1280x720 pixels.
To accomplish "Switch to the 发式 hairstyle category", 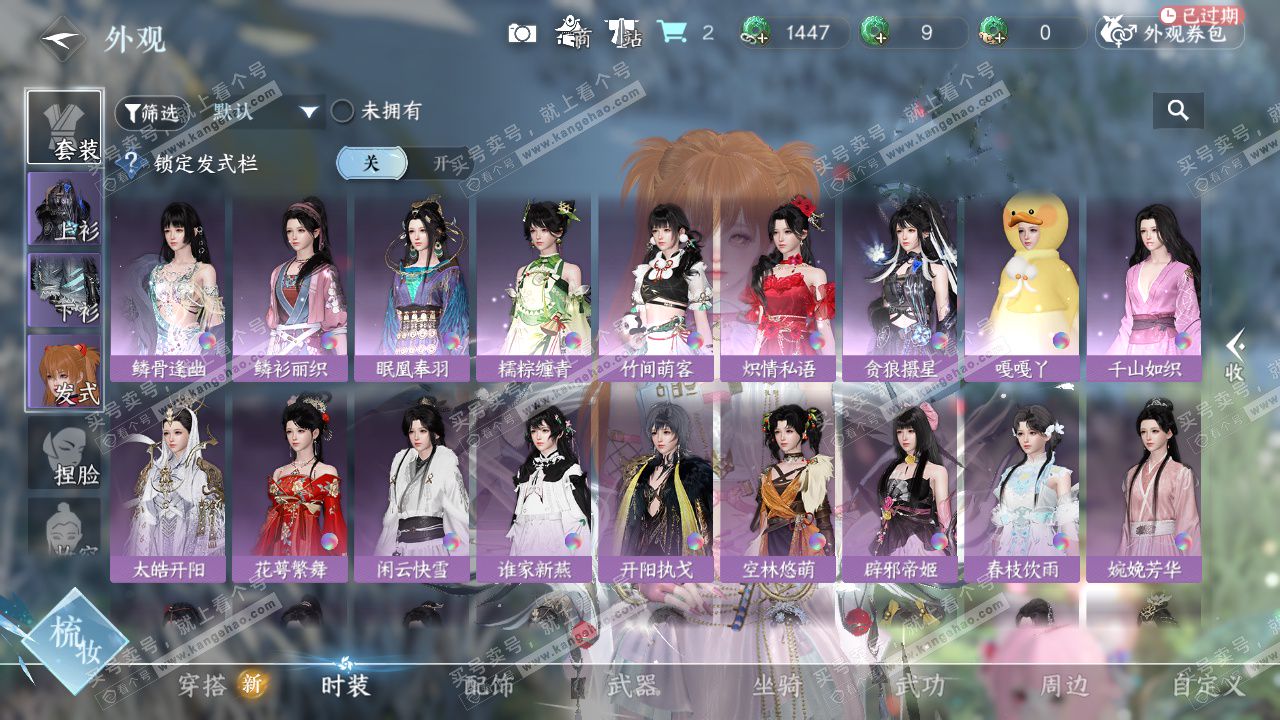I will [65, 372].
